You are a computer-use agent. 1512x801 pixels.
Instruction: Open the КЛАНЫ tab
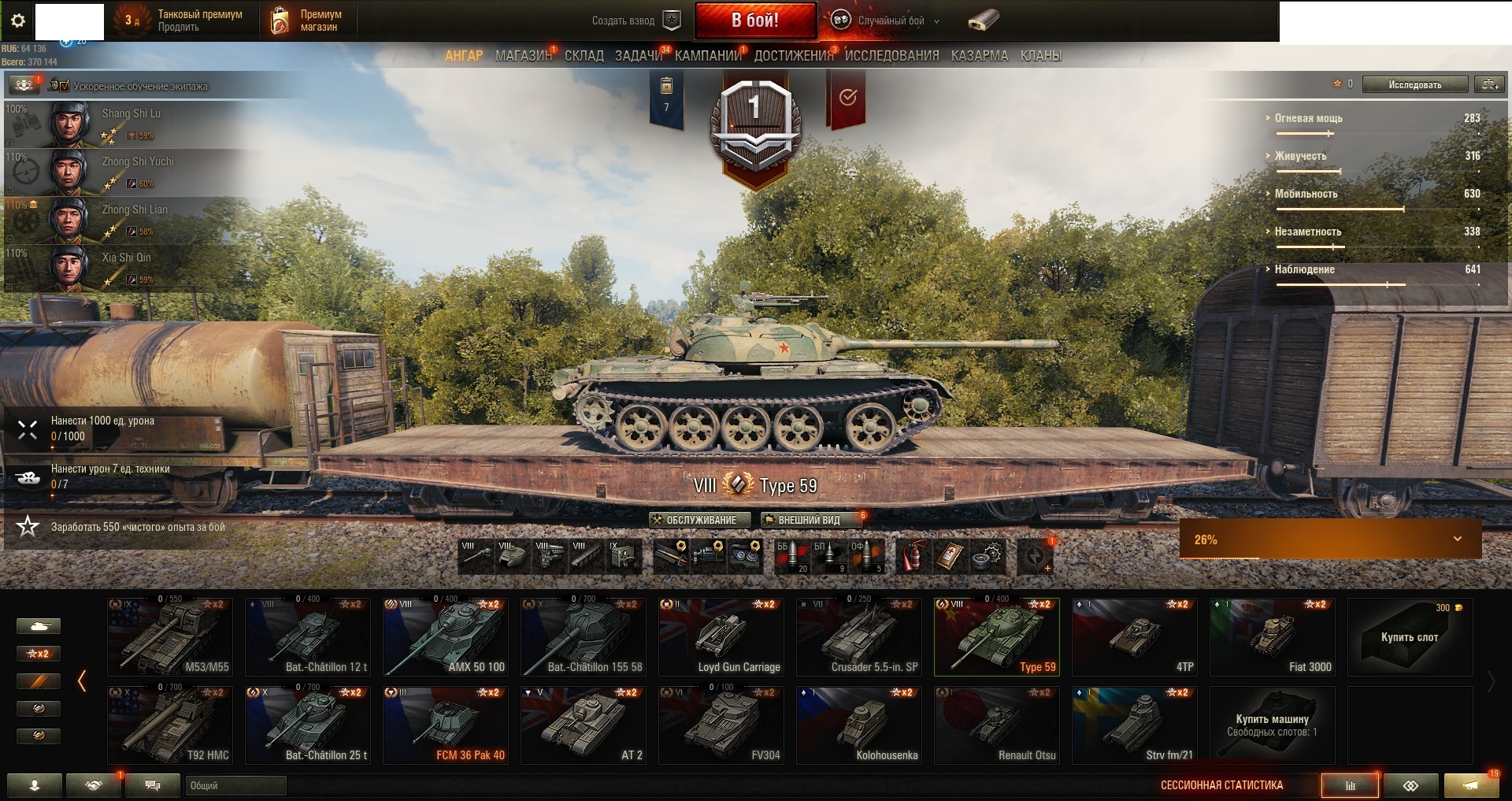pyautogui.click(x=1040, y=56)
